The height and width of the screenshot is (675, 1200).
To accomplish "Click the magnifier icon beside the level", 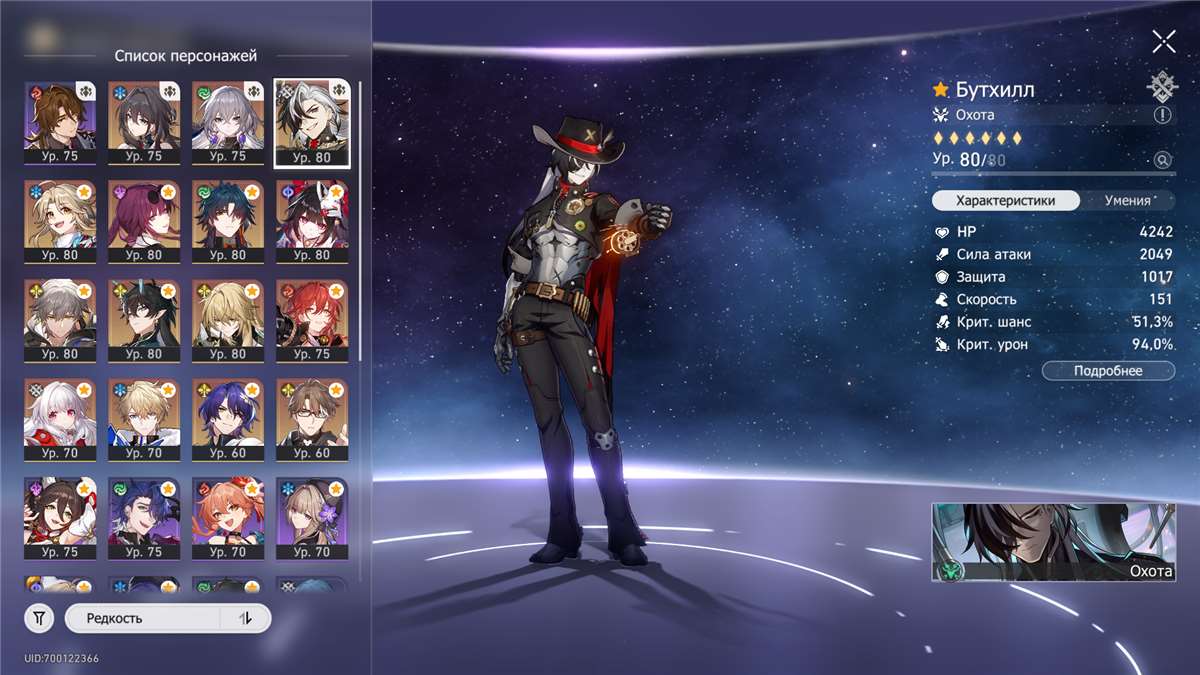I will [1162, 160].
